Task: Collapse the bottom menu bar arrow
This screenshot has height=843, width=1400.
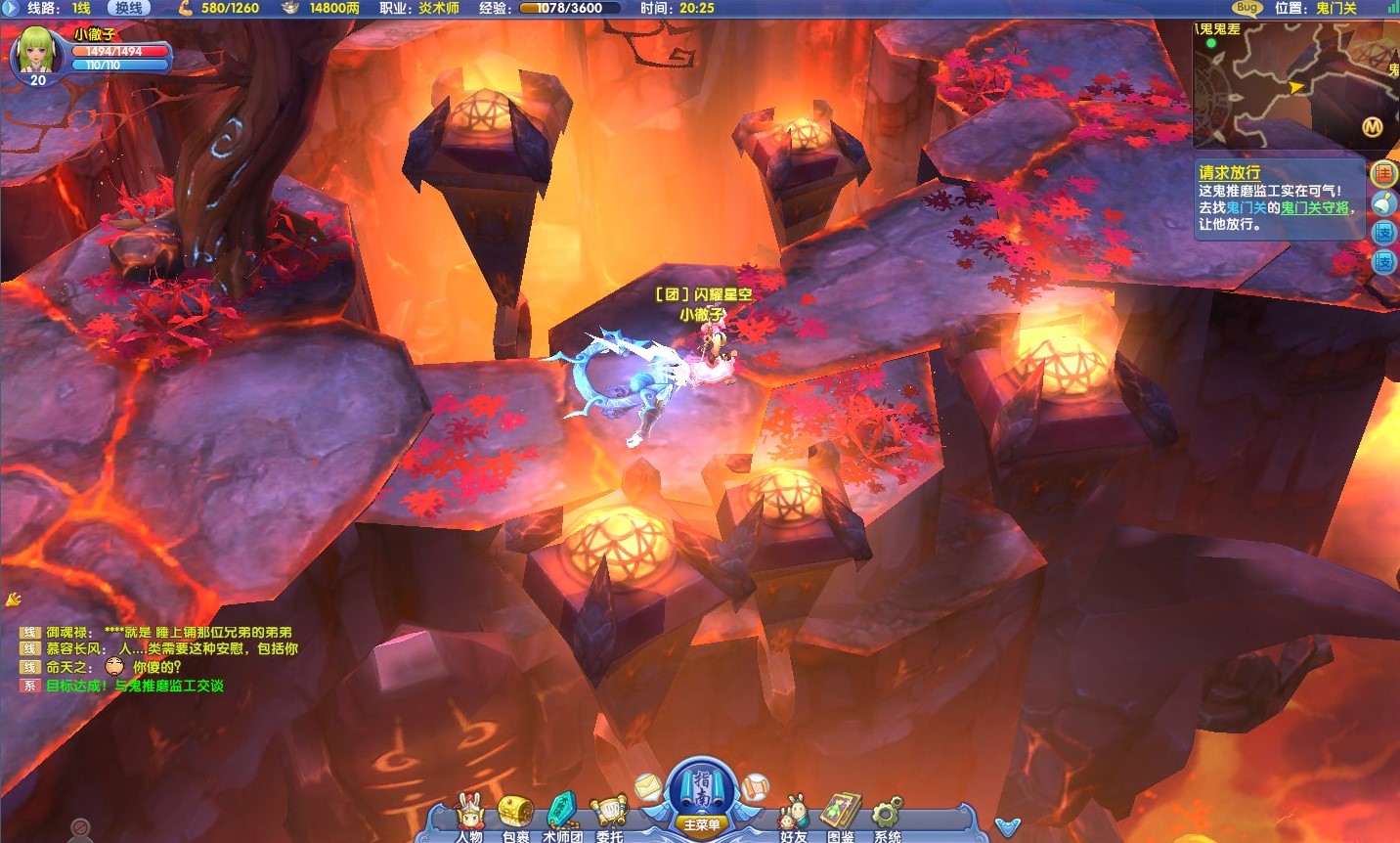Action: (x=1007, y=827)
